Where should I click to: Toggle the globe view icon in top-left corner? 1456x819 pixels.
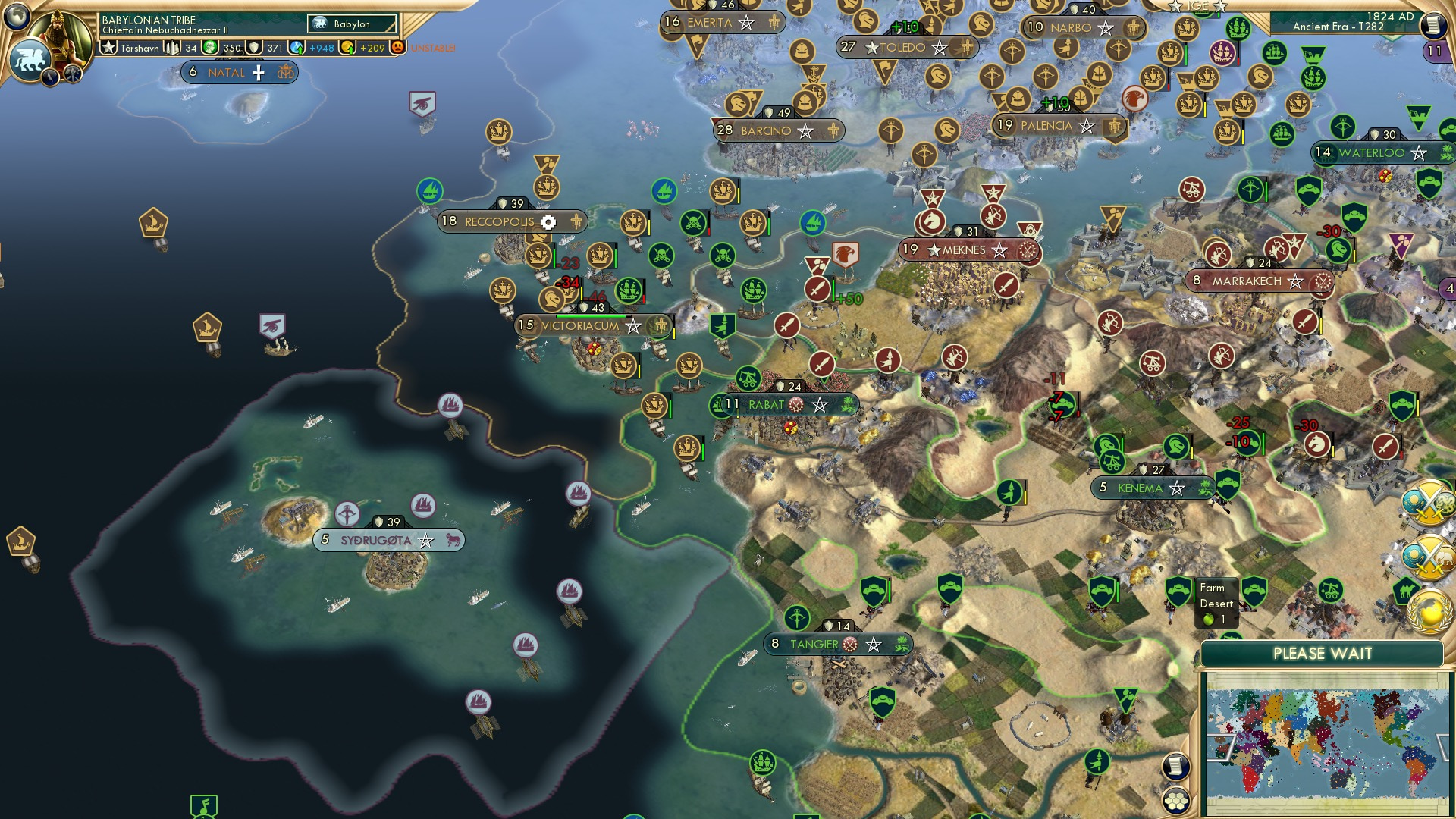click(x=17, y=17)
